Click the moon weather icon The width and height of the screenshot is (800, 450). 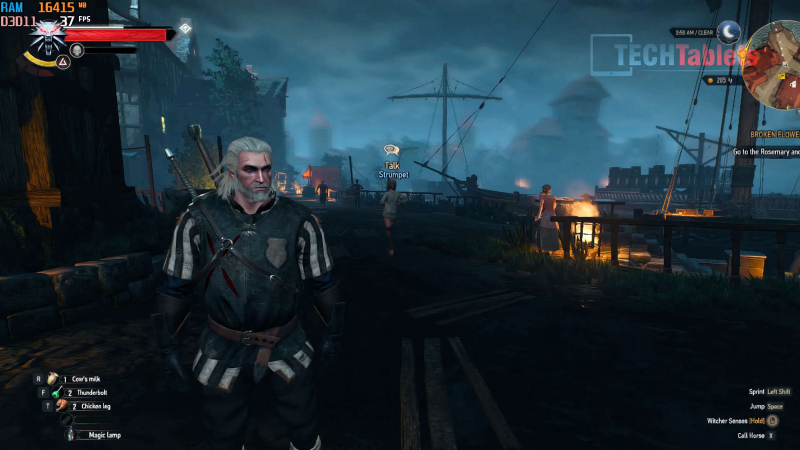point(729,32)
